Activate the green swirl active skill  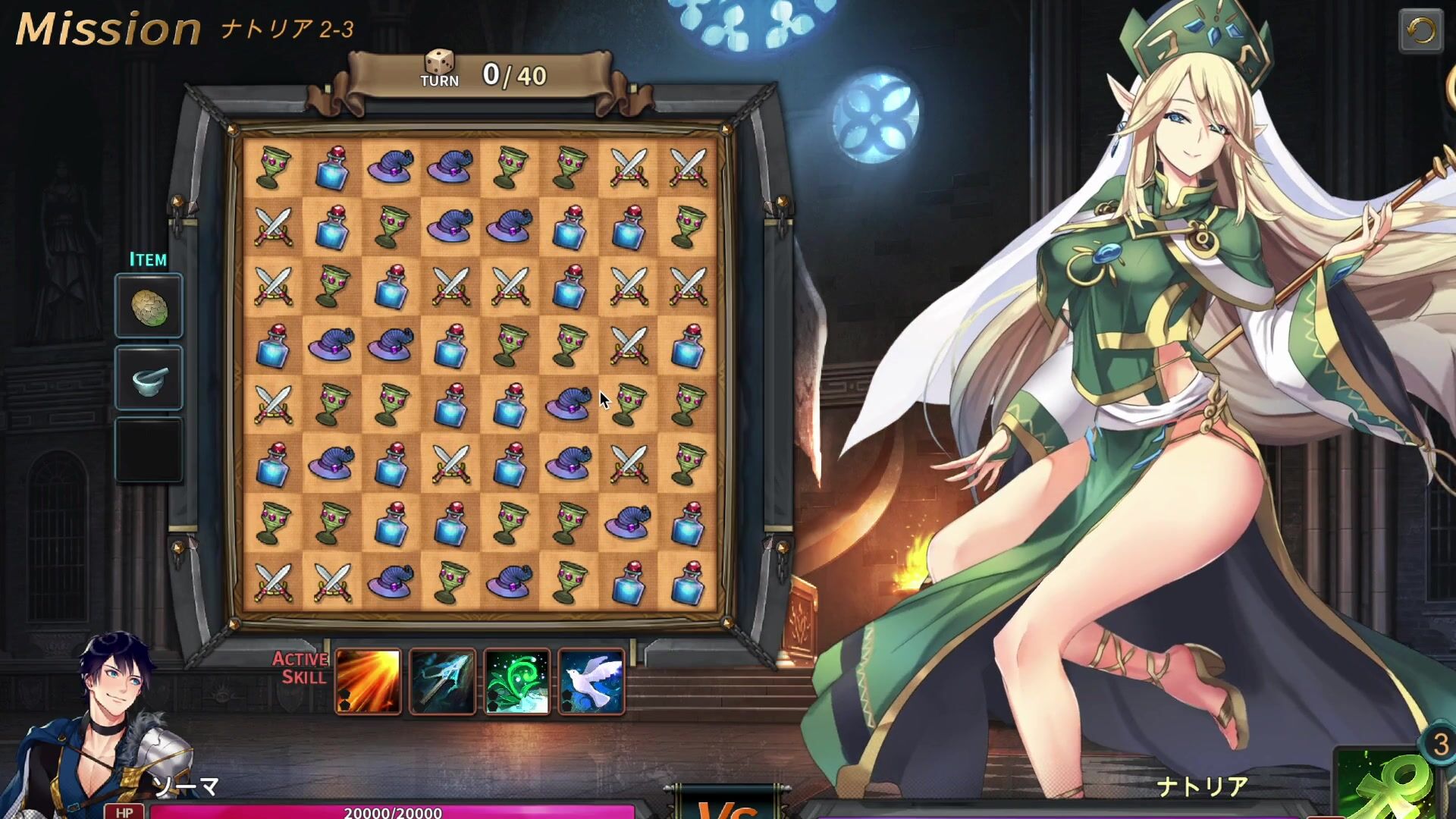coord(517,681)
